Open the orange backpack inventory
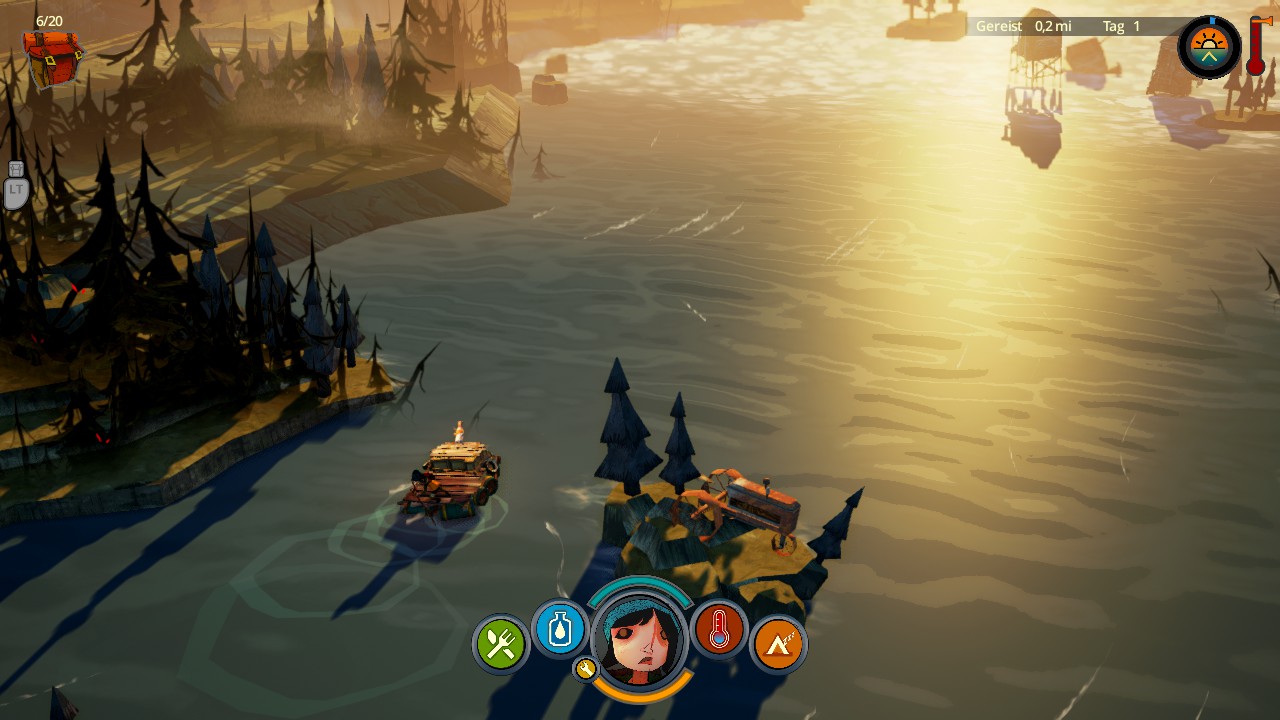 coord(54,58)
